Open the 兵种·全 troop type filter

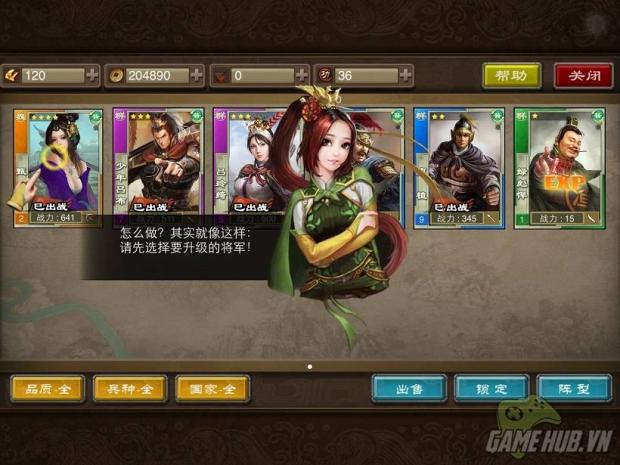130,389
